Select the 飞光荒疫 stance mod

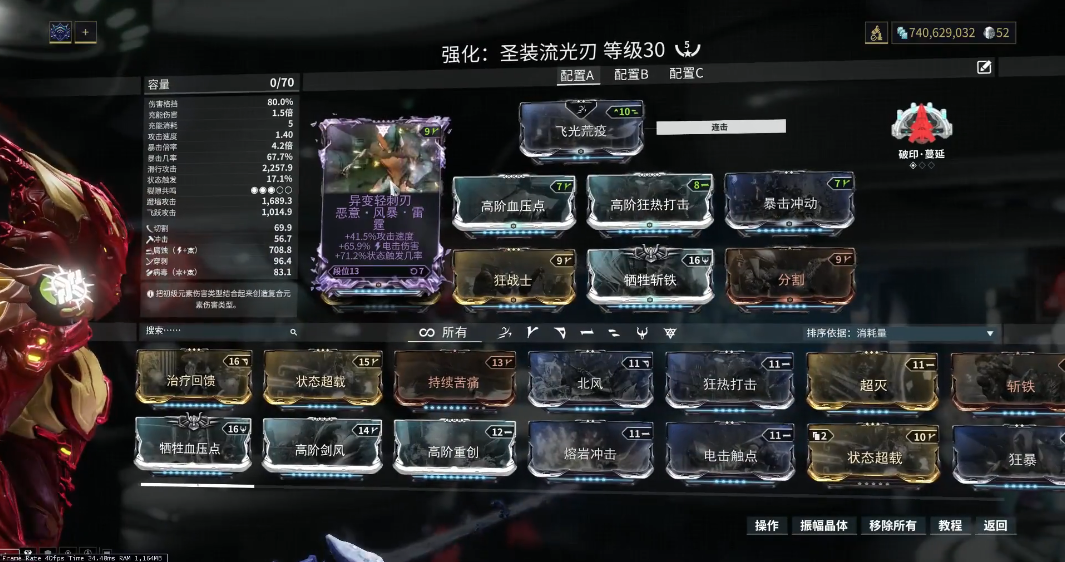[581, 129]
